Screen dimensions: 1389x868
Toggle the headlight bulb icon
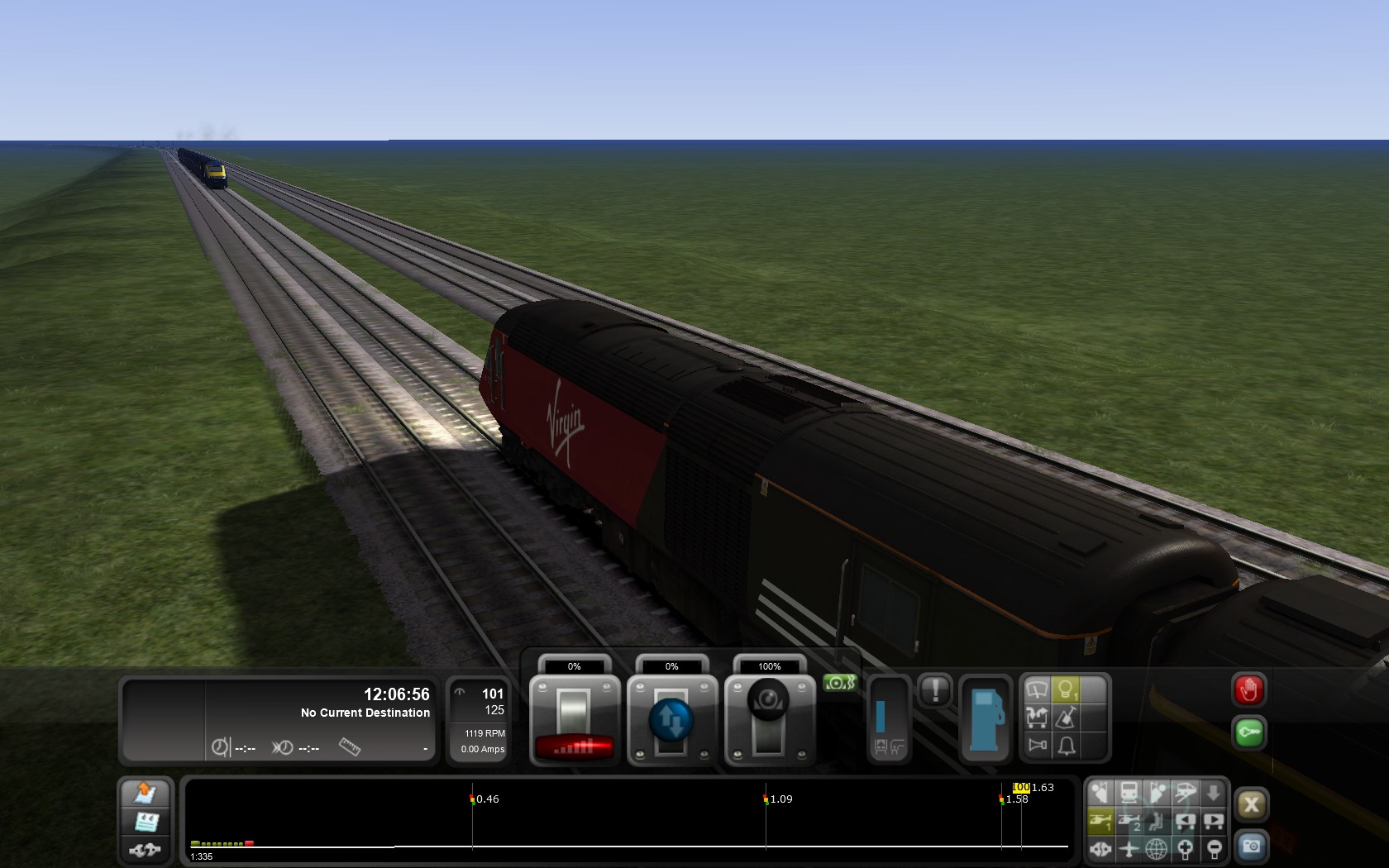point(1067,689)
